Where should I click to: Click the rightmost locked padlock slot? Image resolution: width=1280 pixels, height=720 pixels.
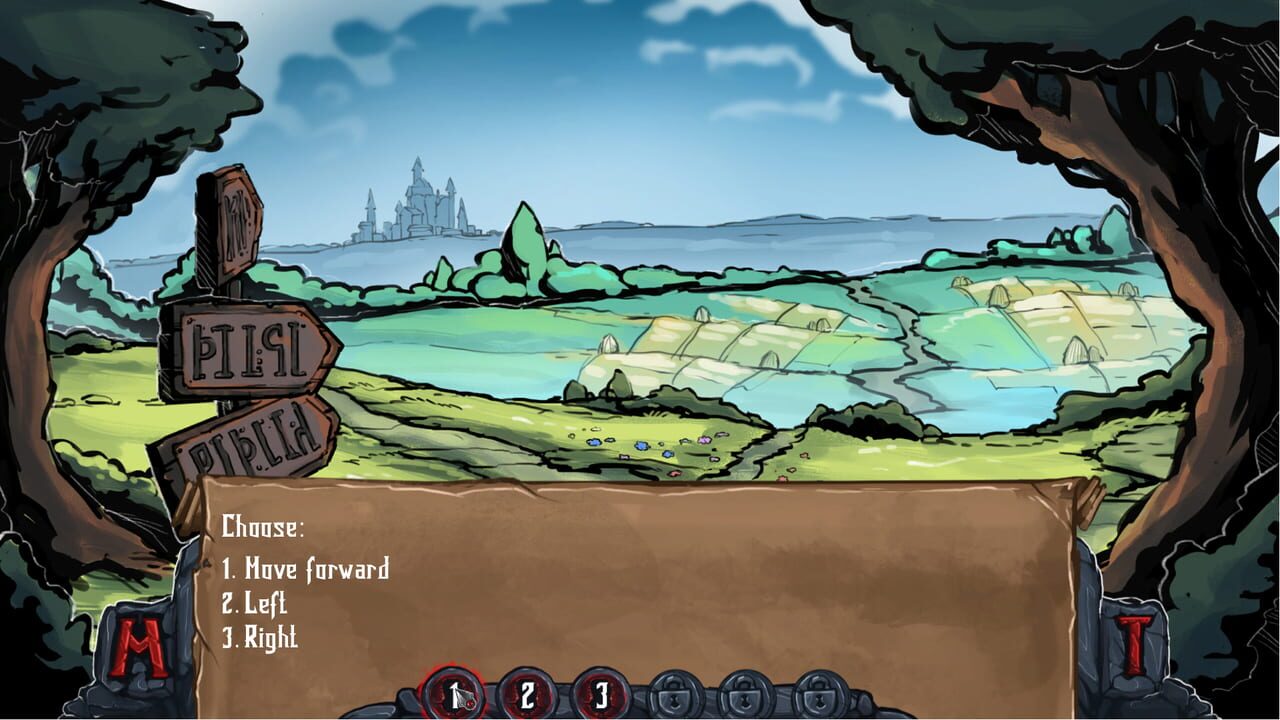[818, 692]
